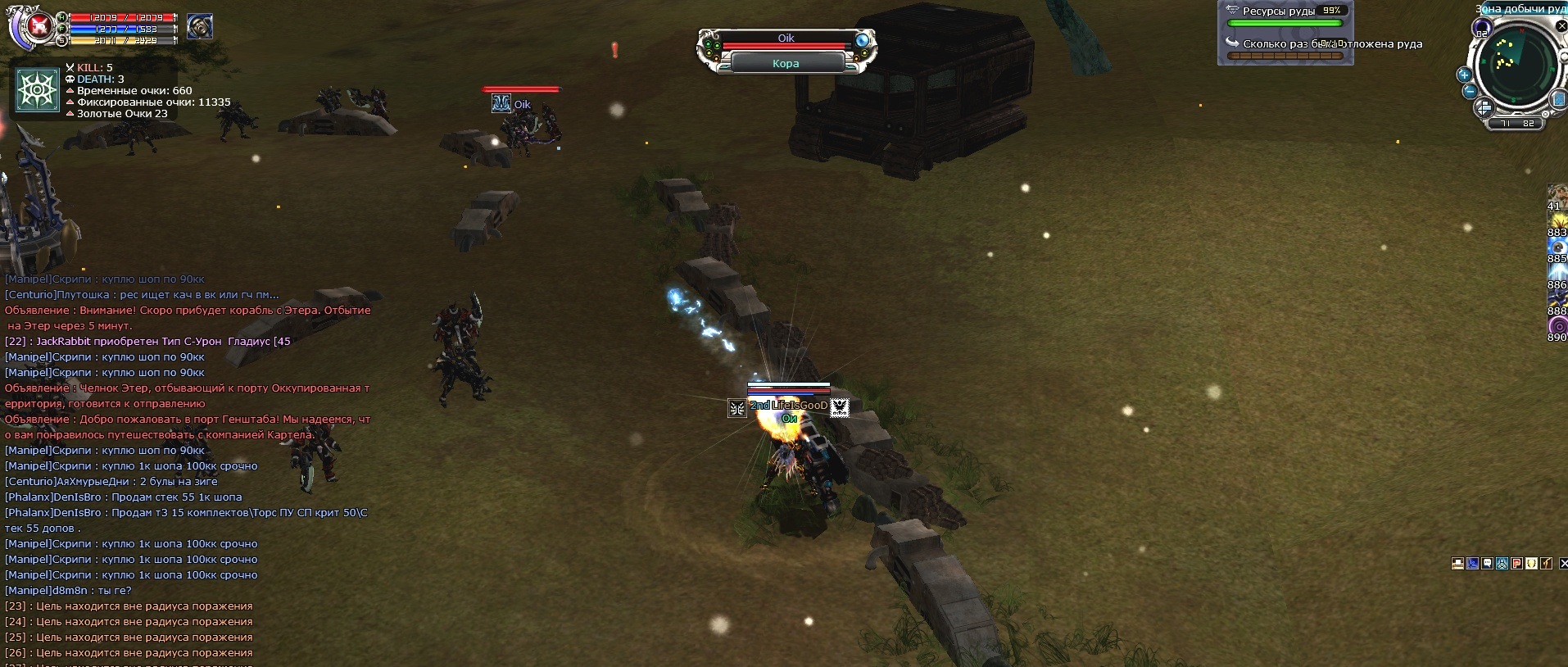Image resolution: width=1568 pixels, height=667 pixels.
Task: Click the screaming face buff icon
Action: point(200,27)
